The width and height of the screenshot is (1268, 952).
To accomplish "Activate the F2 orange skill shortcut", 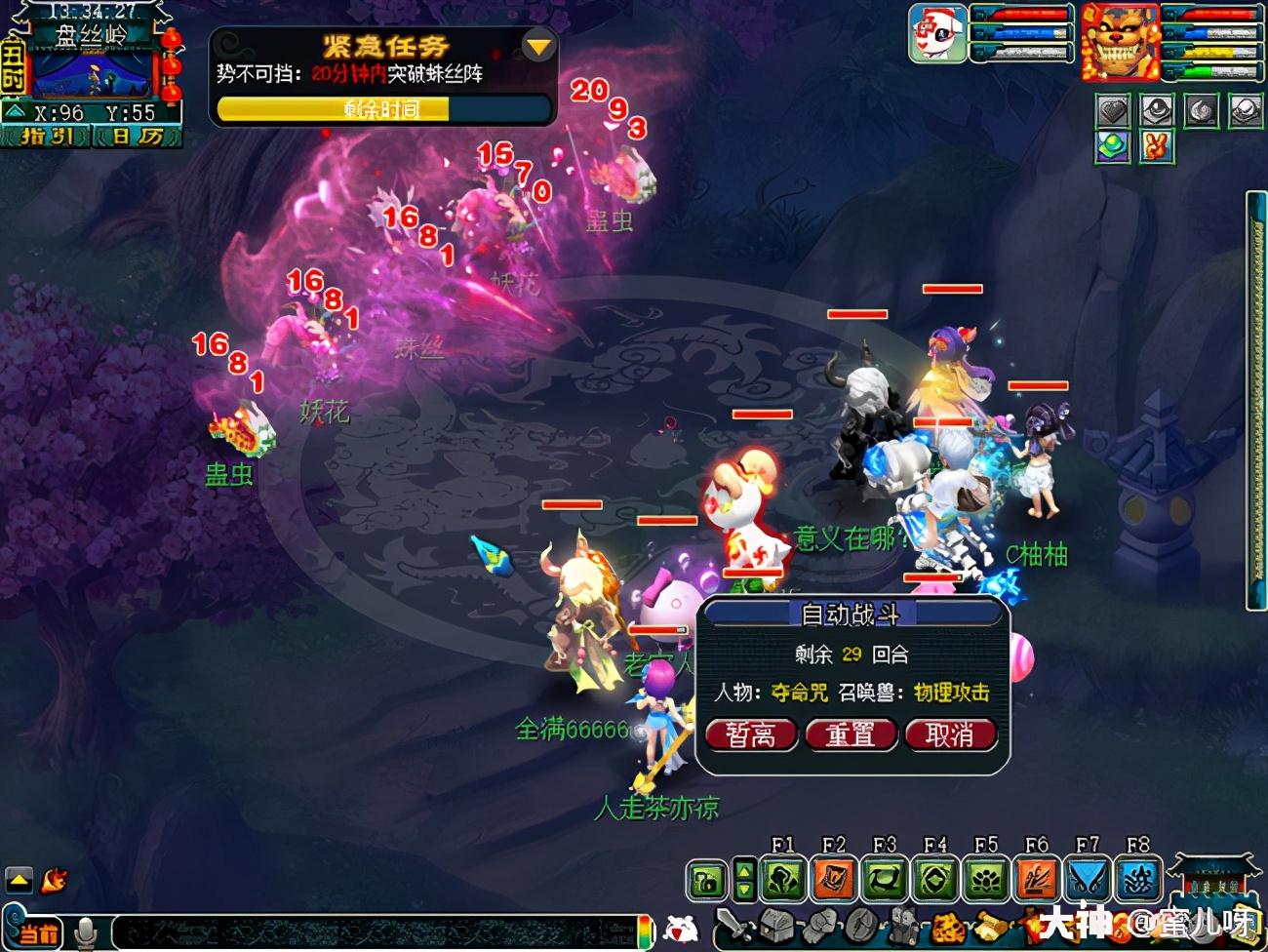I will [x=834, y=880].
